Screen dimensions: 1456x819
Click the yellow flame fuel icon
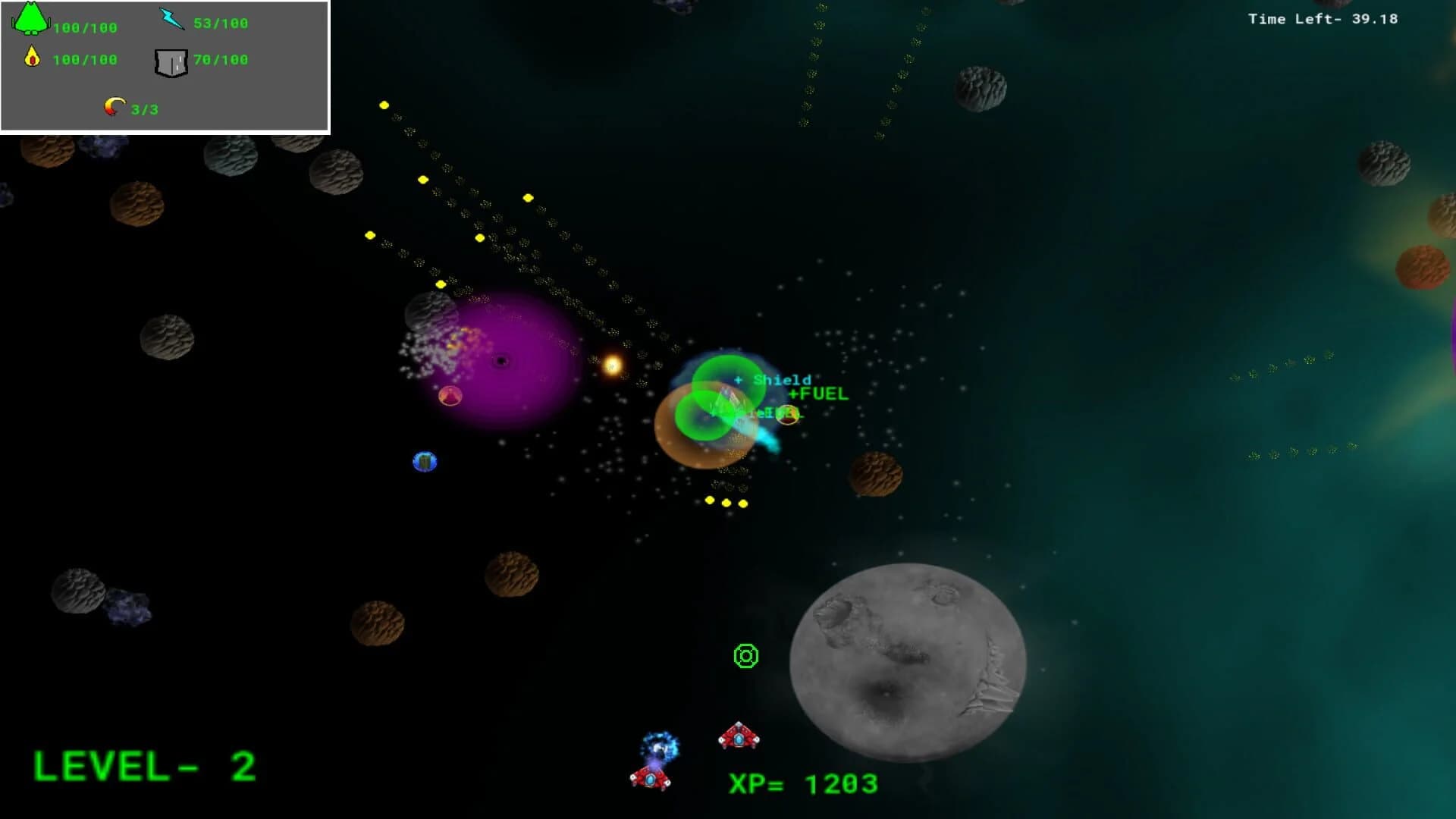pyautogui.click(x=32, y=57)
